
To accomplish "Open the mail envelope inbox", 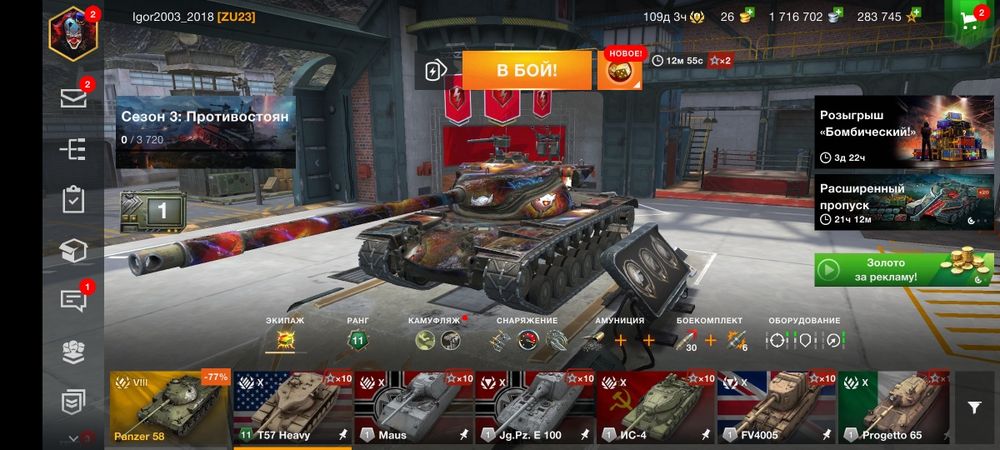I will (x=73, y=98).
